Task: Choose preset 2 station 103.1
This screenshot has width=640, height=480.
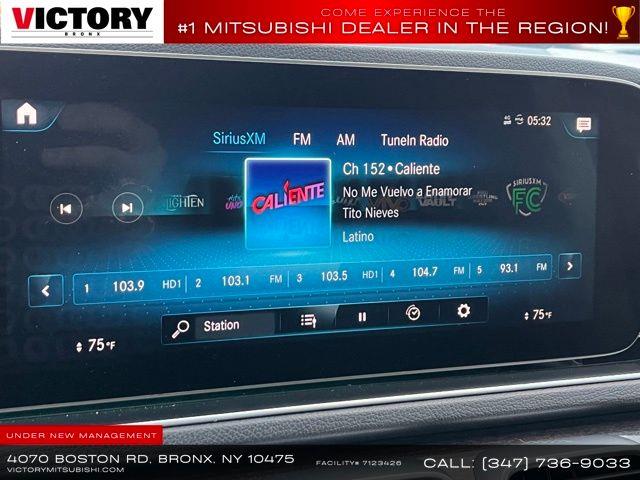Action: pyautogui.click(x=236, y=281)
